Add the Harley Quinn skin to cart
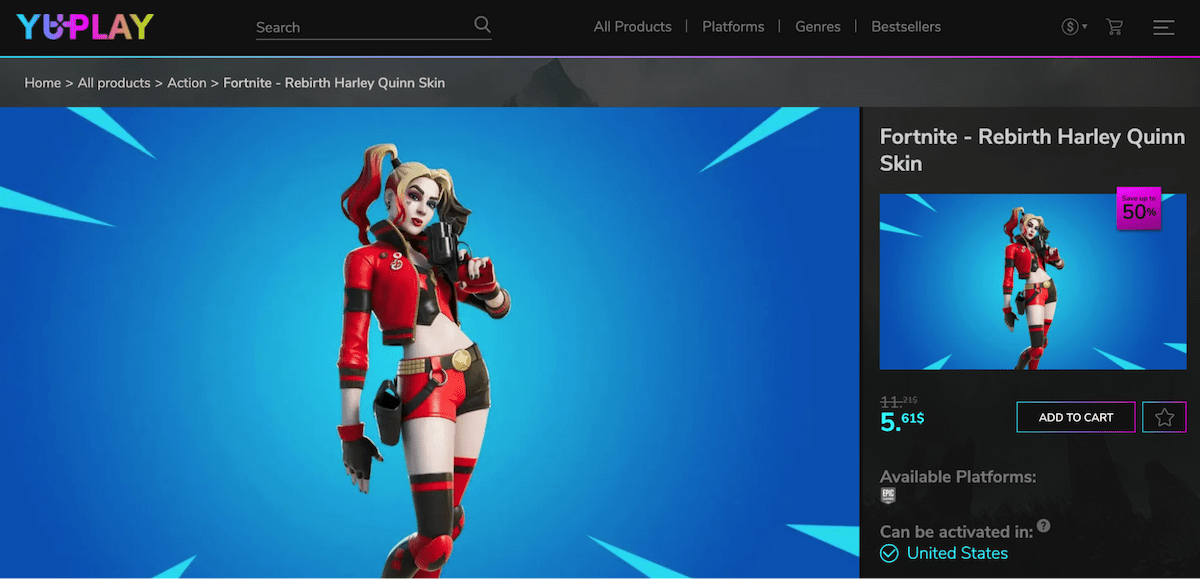Viewport: 1200px width, 579px height. coord(1076,417)
